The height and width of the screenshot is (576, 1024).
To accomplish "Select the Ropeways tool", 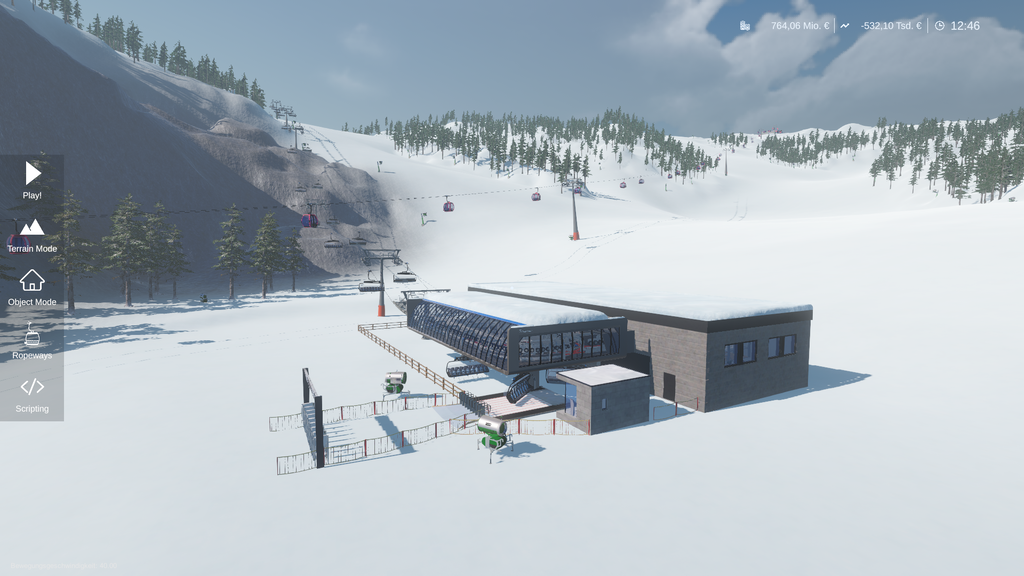I will click(x=32, y=341).
